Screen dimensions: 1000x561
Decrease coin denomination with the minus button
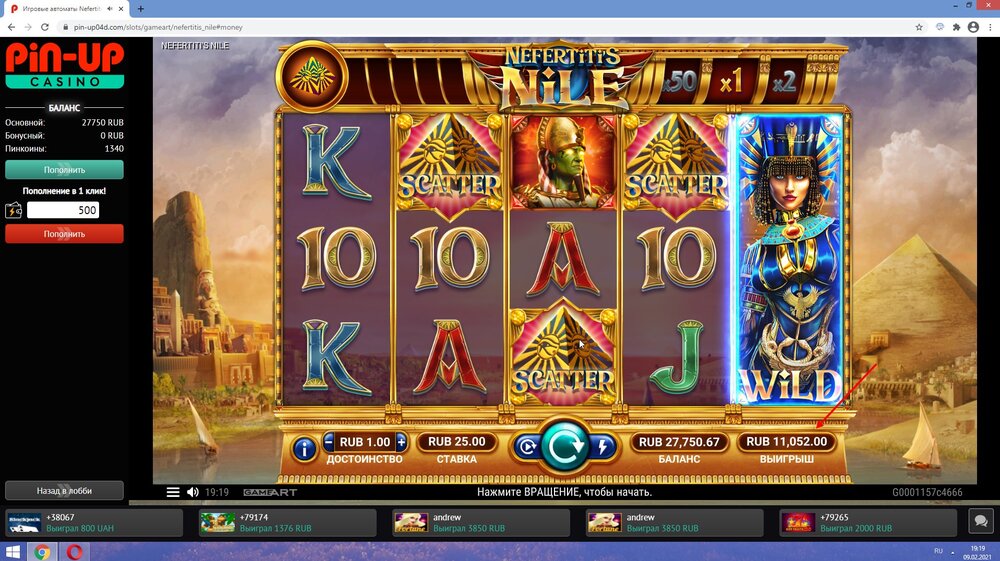pos(329,442)
